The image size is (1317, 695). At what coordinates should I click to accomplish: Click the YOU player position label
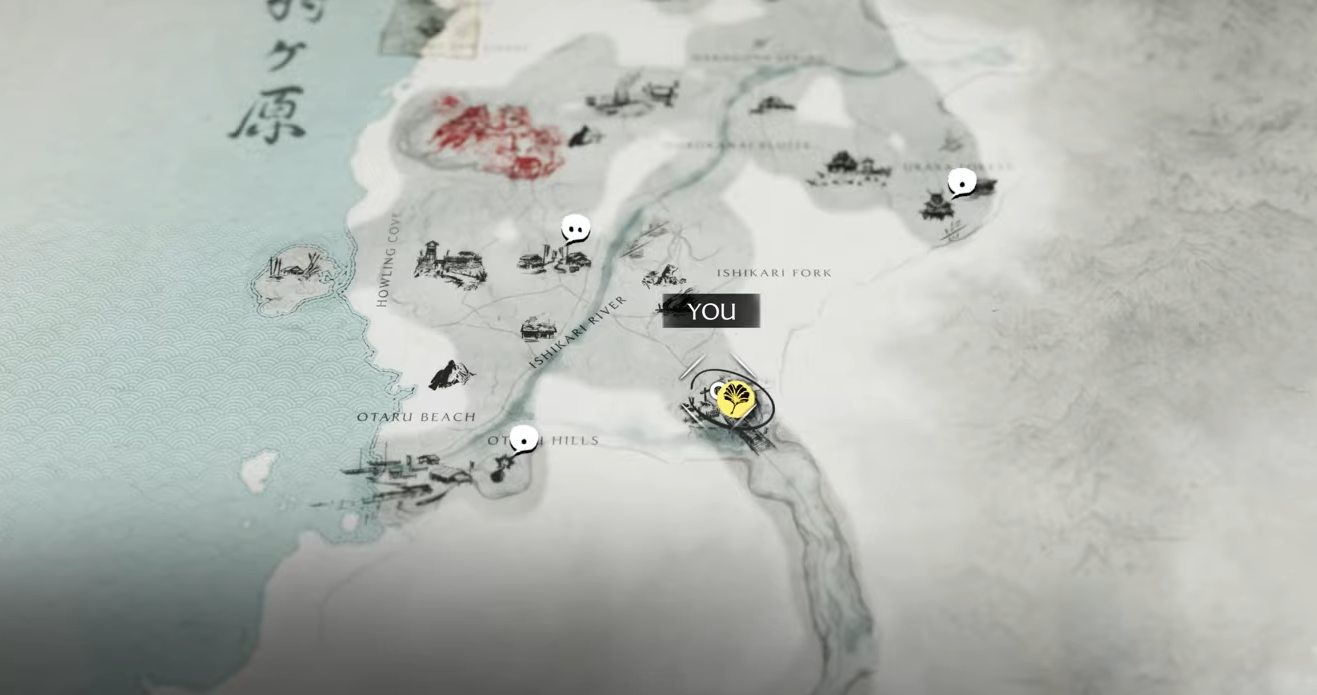(x=711, y=311)
